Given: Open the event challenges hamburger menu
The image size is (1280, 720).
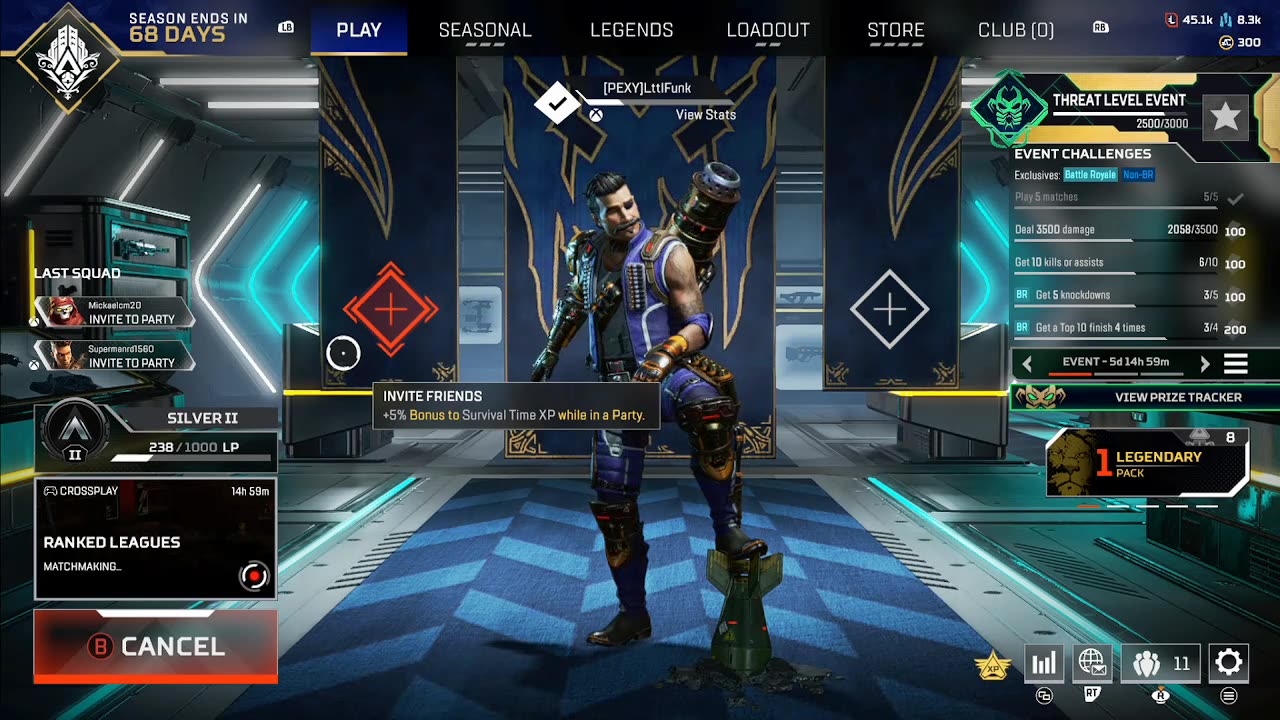Looking at the screenshot, I should (x=1237, y=363).
